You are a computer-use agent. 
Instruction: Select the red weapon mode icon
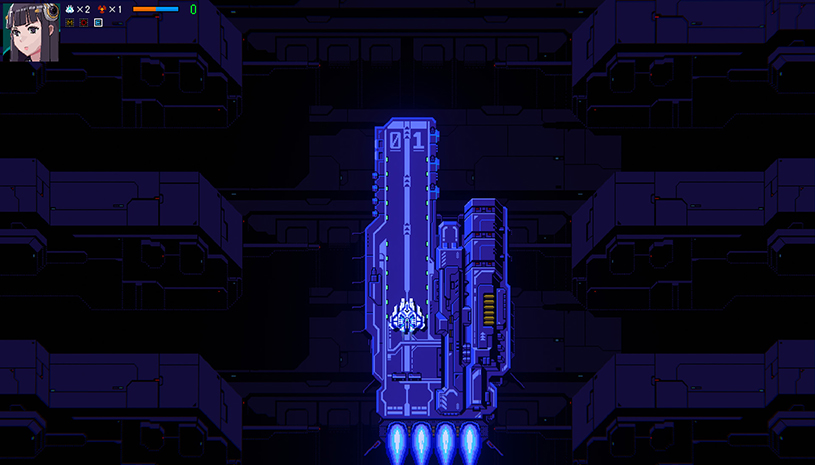click(84, 22)
